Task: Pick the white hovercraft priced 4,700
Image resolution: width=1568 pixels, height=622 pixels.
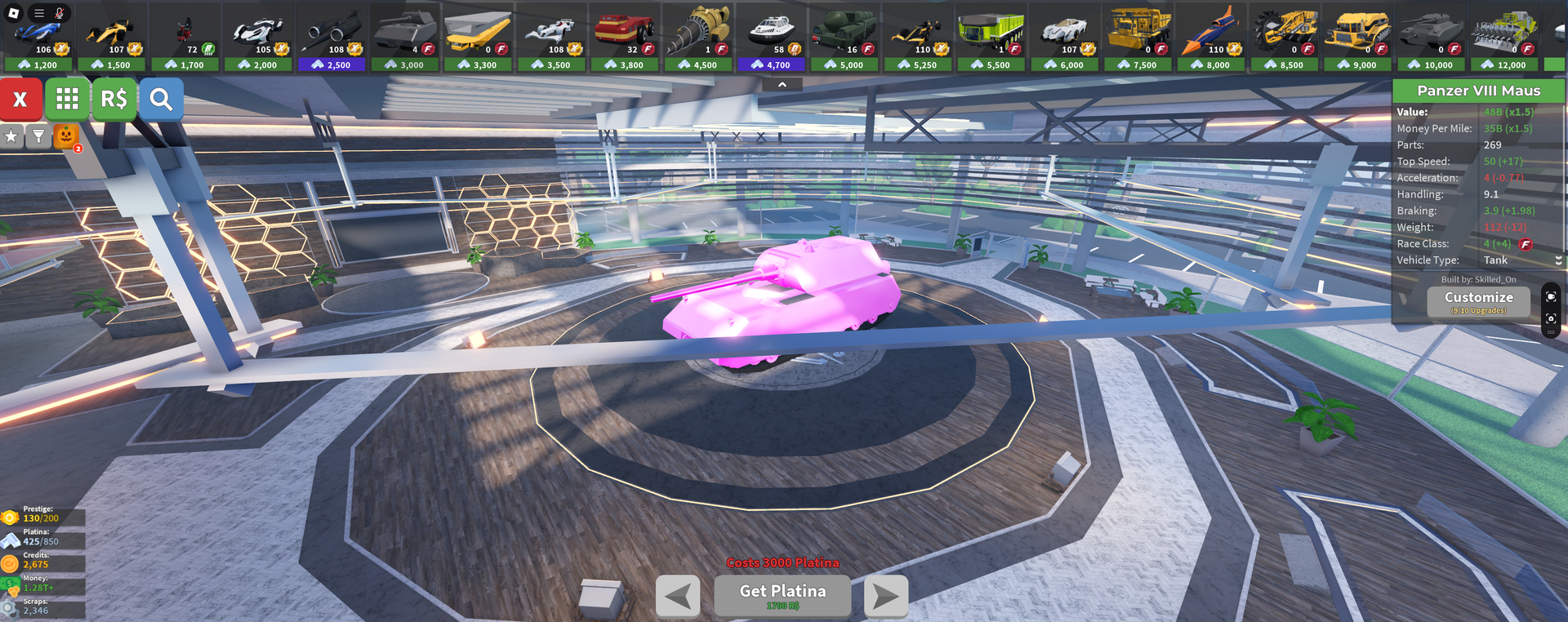Action: pos(771,38)
